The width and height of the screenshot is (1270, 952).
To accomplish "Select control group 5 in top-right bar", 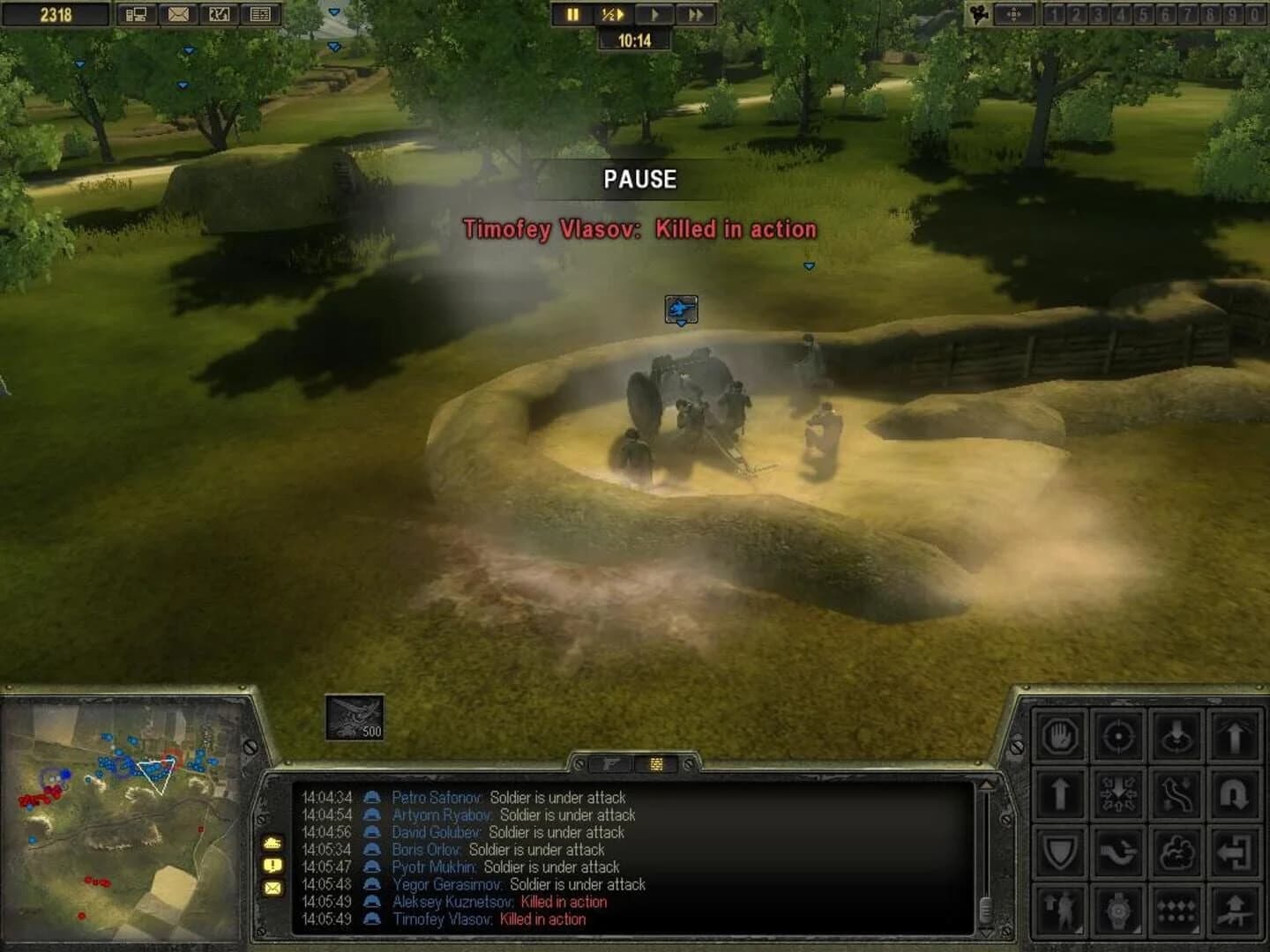I will [1143, 13].
